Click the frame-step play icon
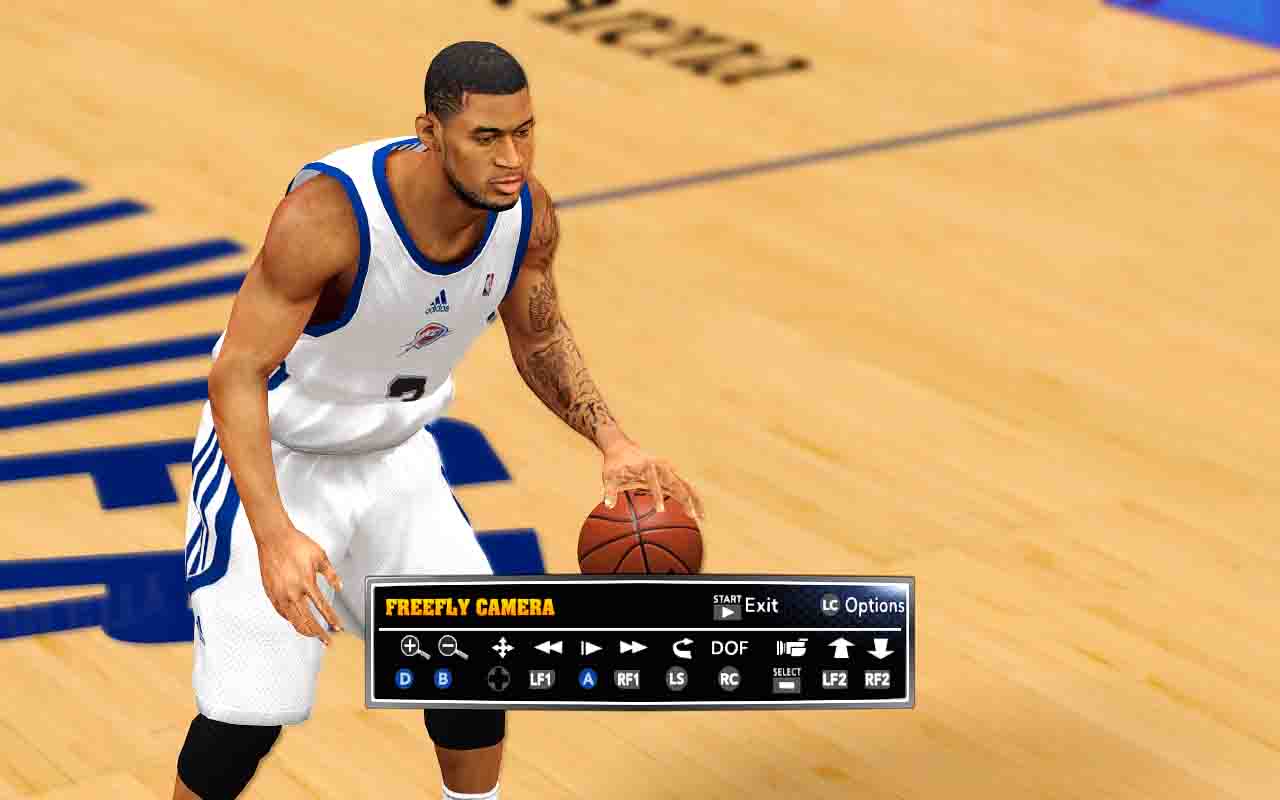1280x800 pixels. tap(590, 647)
